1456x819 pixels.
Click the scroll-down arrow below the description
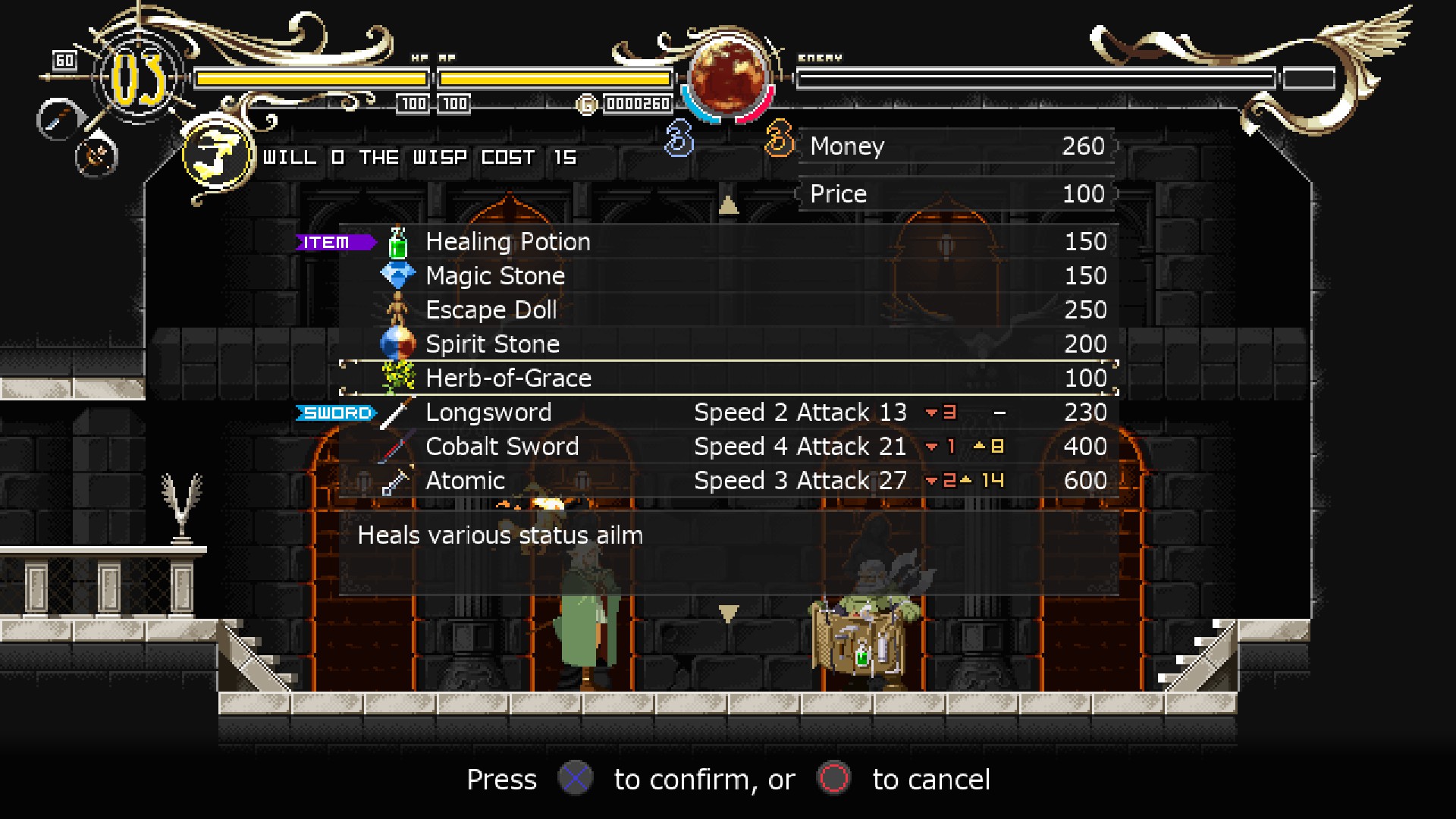point(728,613)
